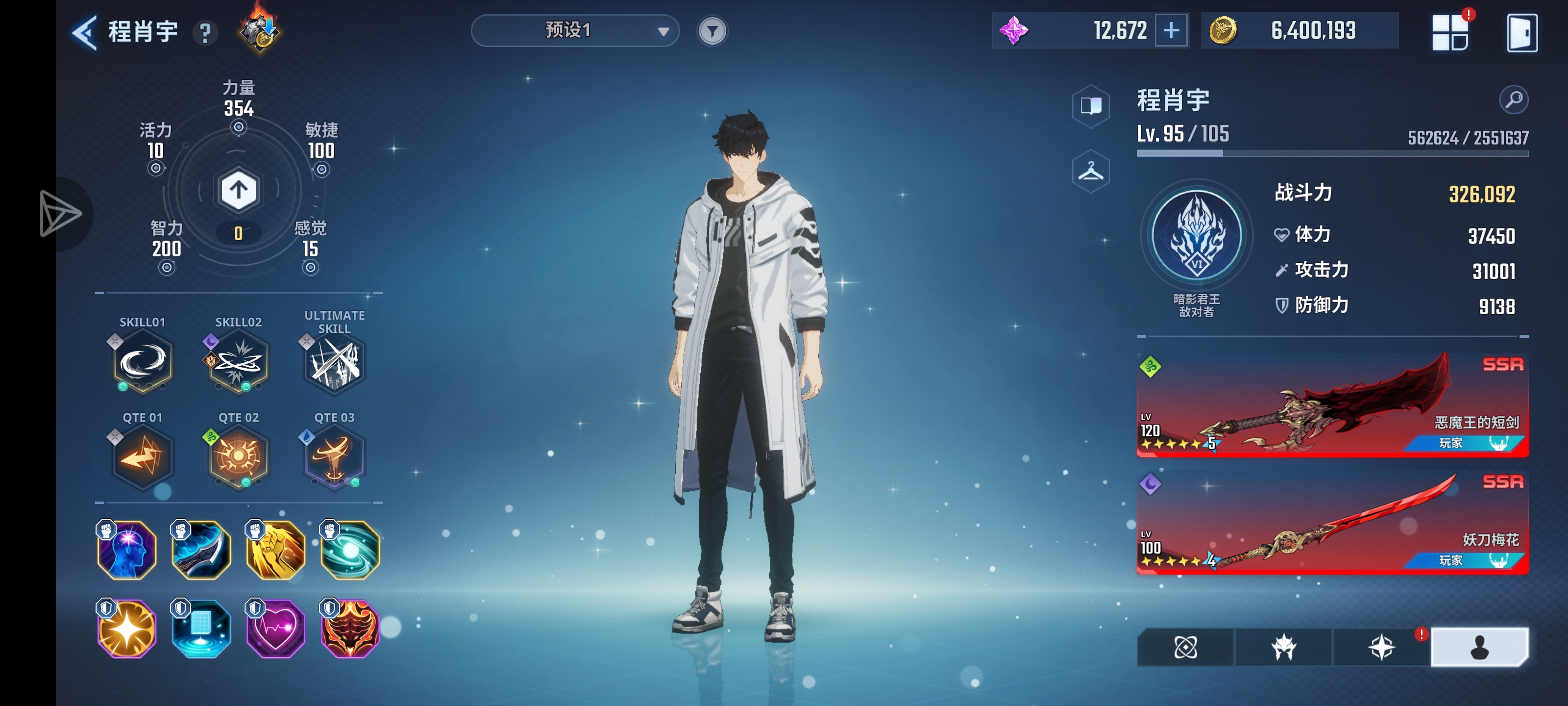This screenshot has width=1568, height=706.
Task: Switch to the atom-symbol bottom tab
Action: (x=1186, y=647)
